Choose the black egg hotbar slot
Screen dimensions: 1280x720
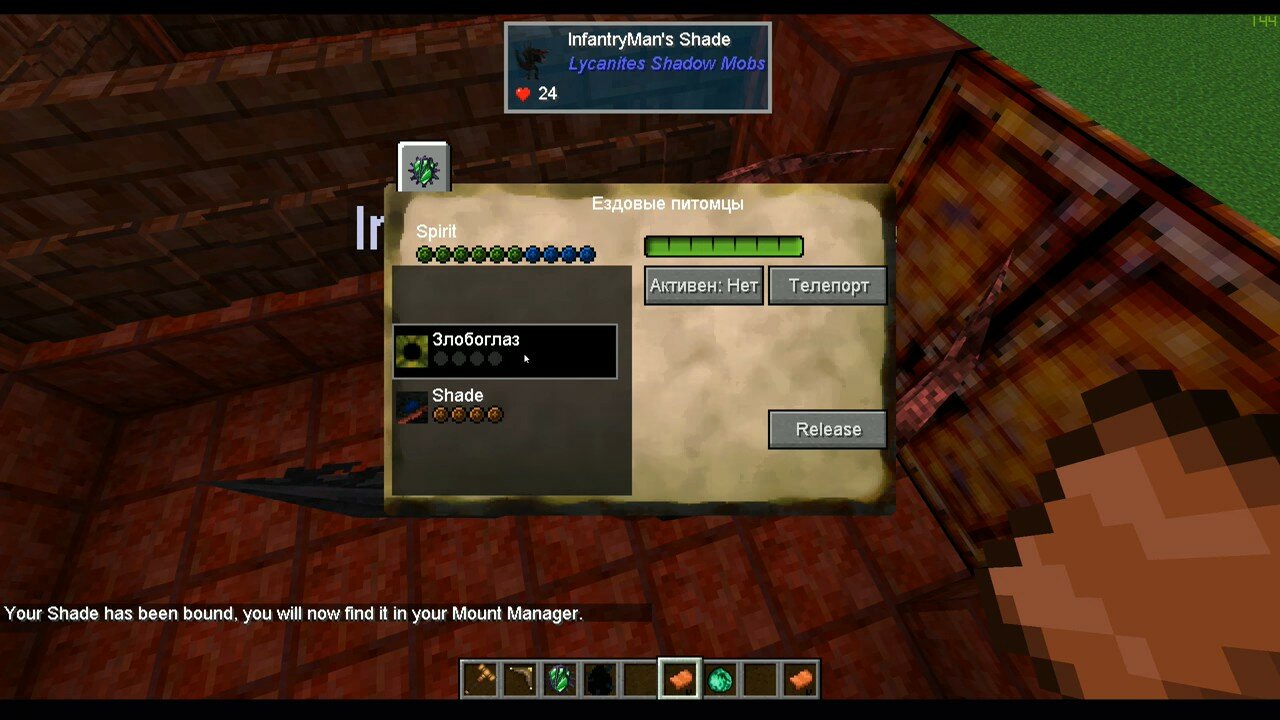tap(600, 680)
